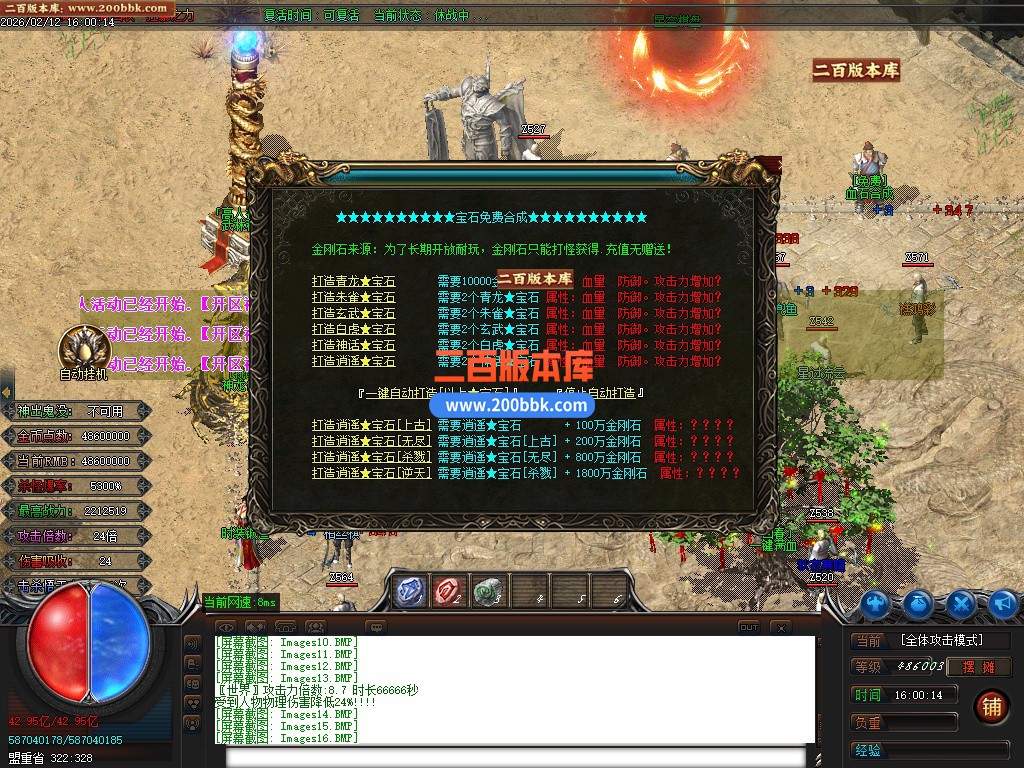Choose the 打造青龙★宝石 forging link

click(353, 282)
